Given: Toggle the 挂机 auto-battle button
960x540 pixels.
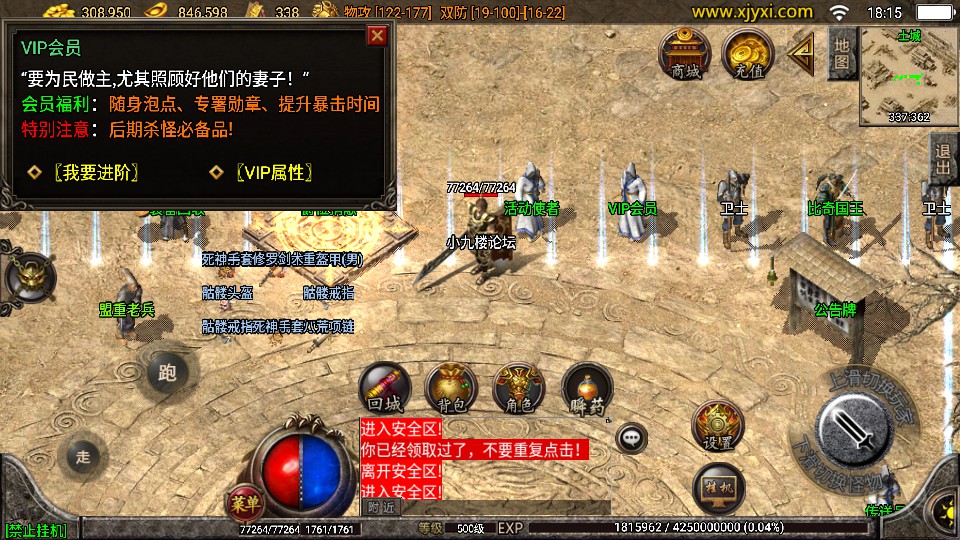Looking at the screenshot, I should coord(718,487).
